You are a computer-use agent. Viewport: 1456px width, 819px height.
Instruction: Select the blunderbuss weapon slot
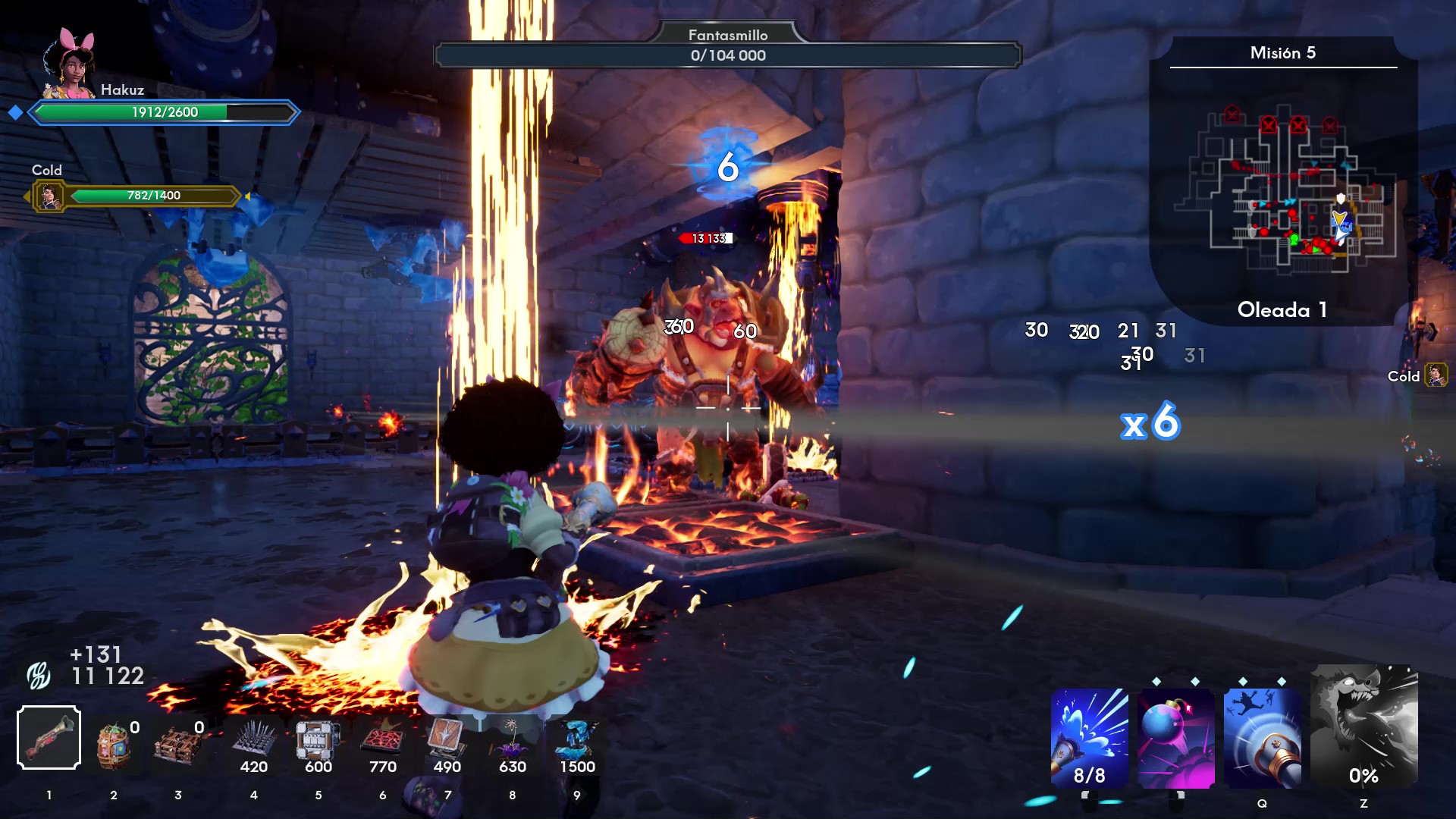[x=49, y=737]
